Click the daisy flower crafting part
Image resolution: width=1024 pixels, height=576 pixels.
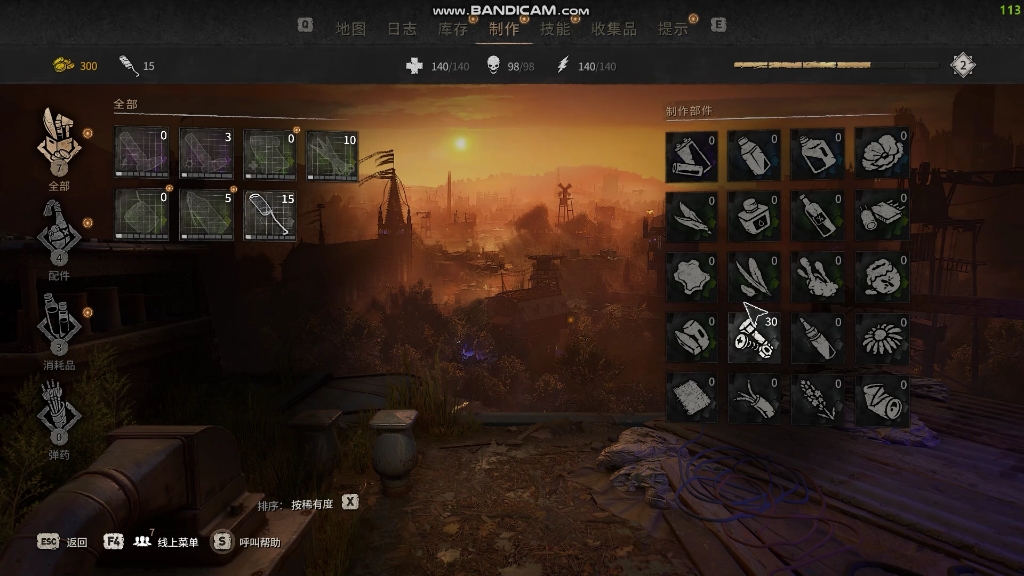pos(881,338)
